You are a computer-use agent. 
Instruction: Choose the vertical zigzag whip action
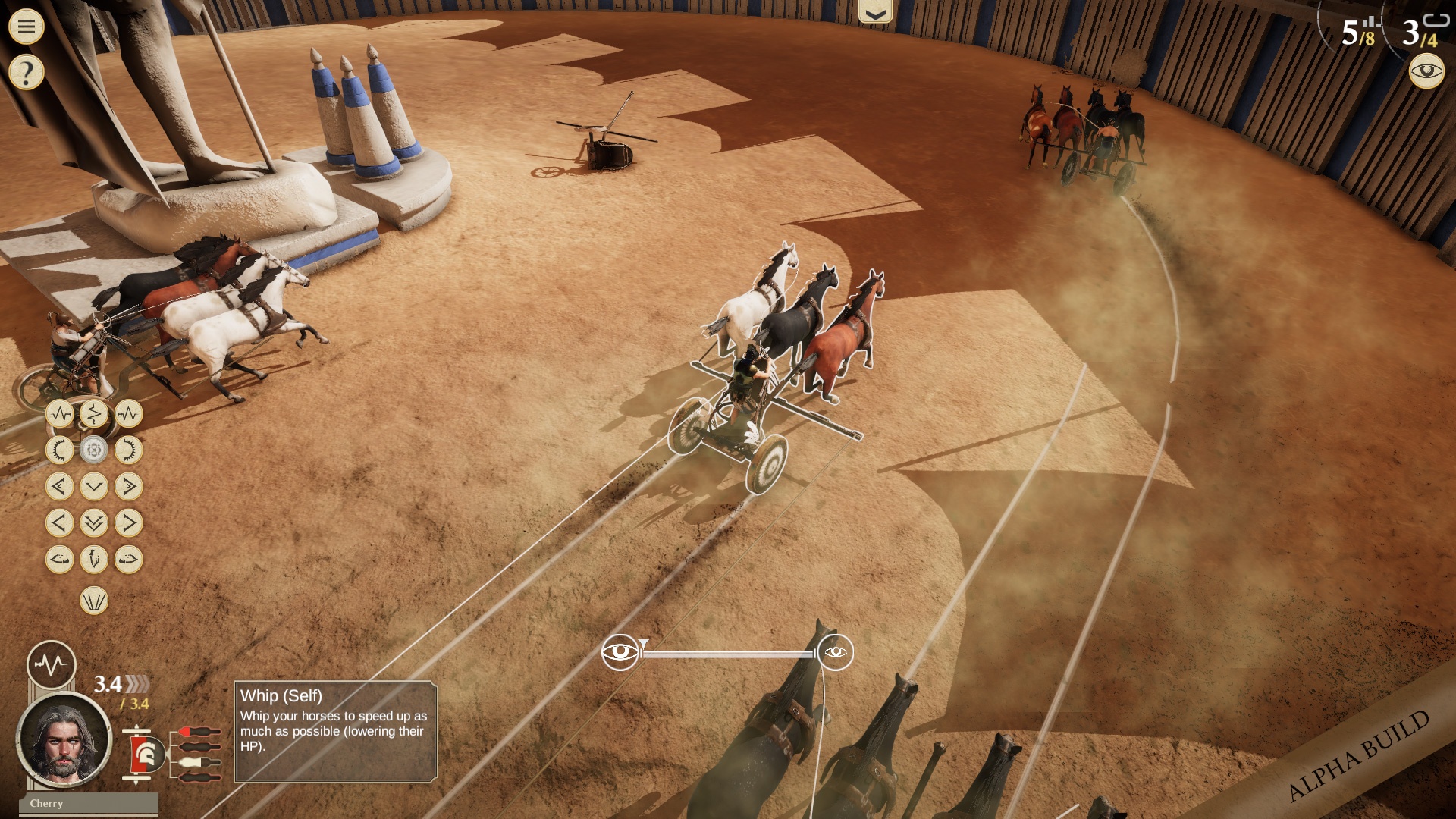click(94, 414)
